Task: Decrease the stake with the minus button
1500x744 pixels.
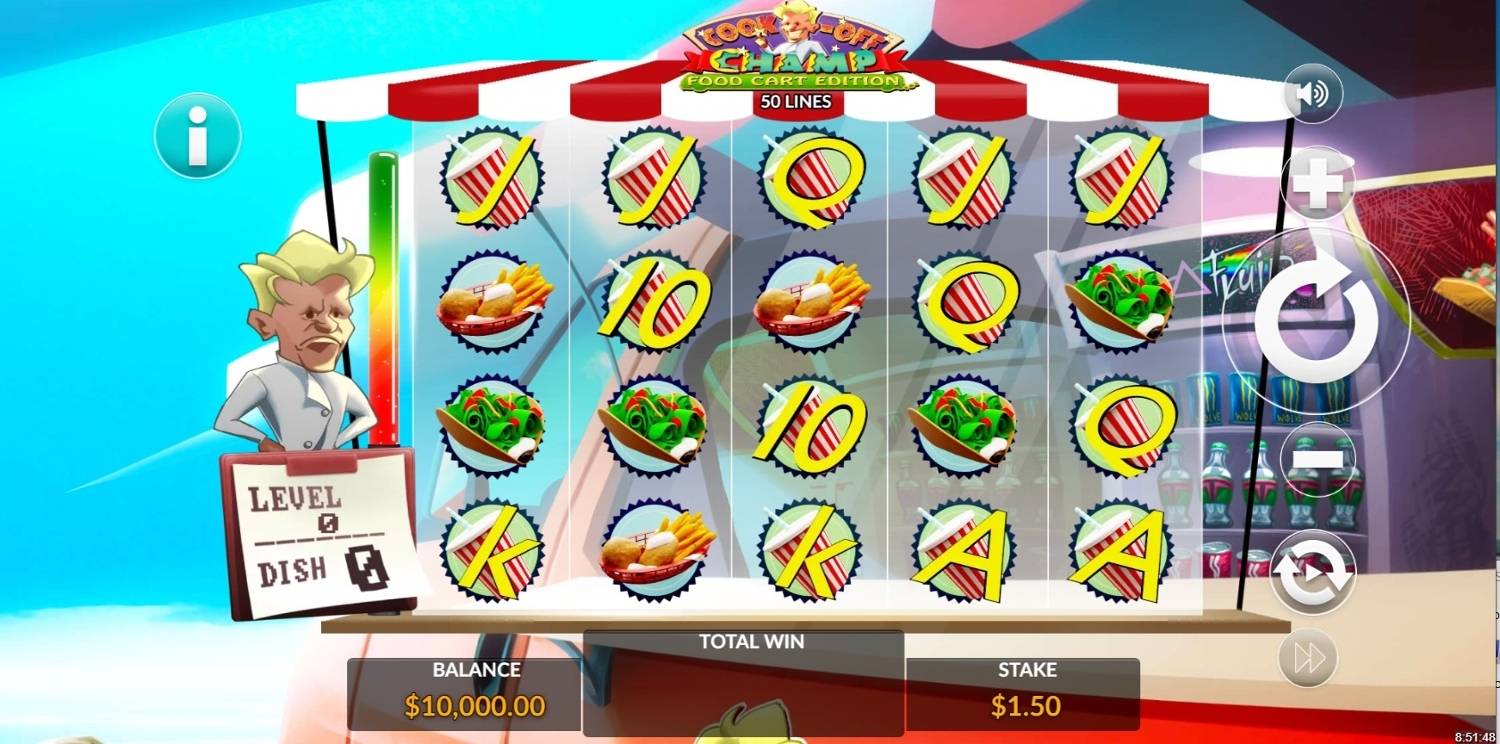Action: (1318, 459)
